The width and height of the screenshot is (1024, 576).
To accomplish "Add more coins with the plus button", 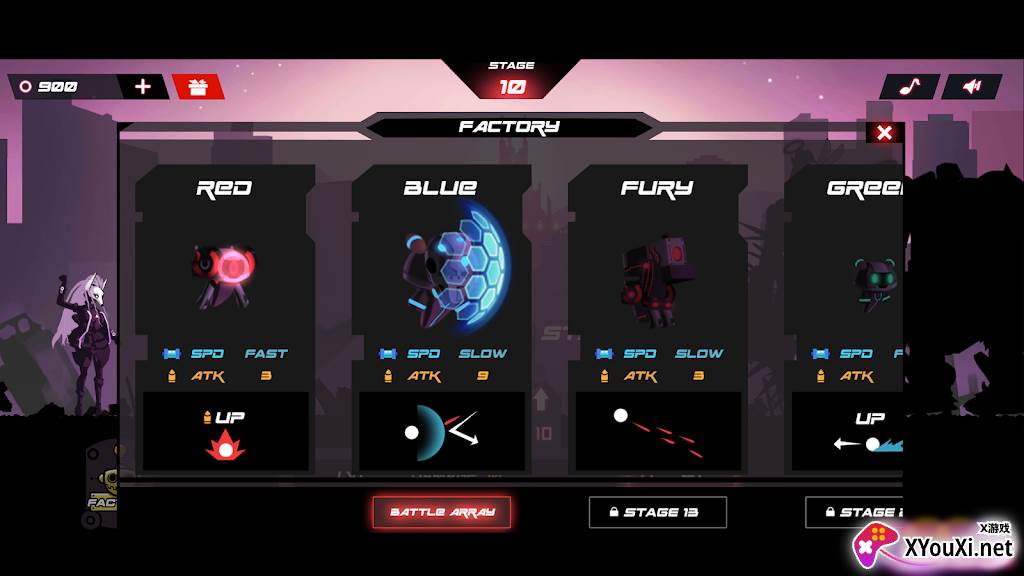I will 143,86.
